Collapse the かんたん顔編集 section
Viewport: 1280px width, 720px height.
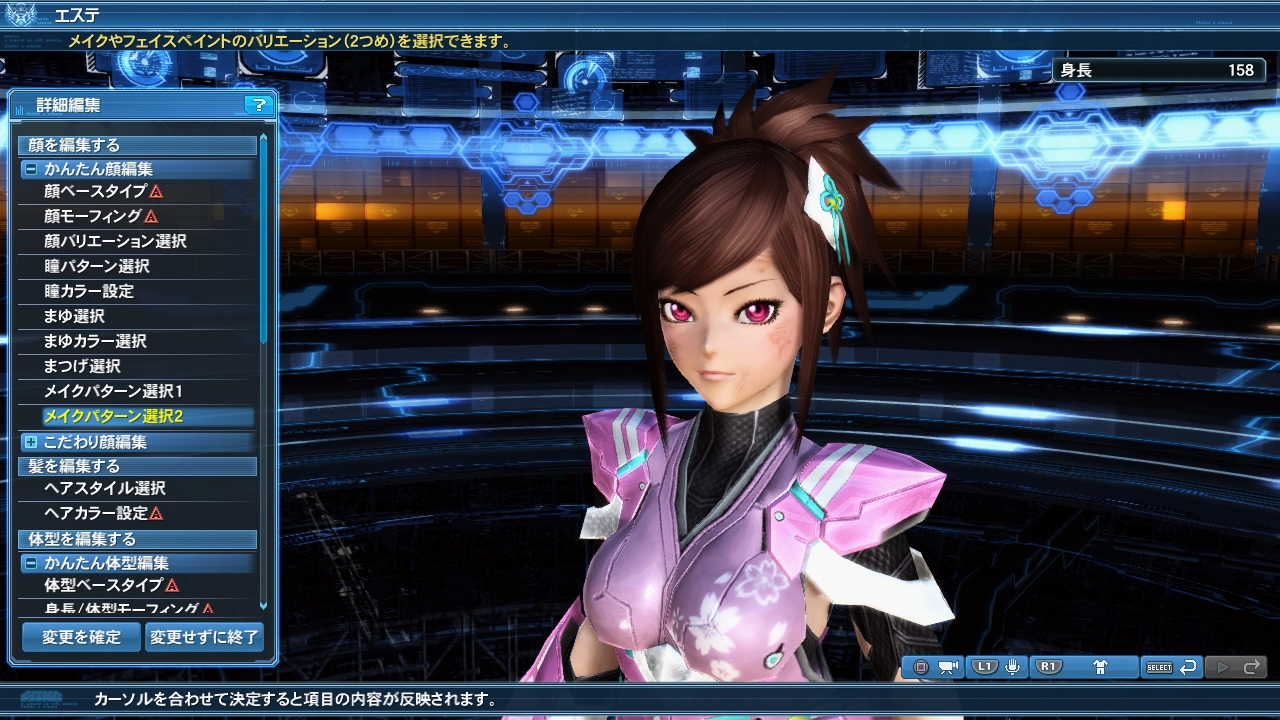pos(31,170)
